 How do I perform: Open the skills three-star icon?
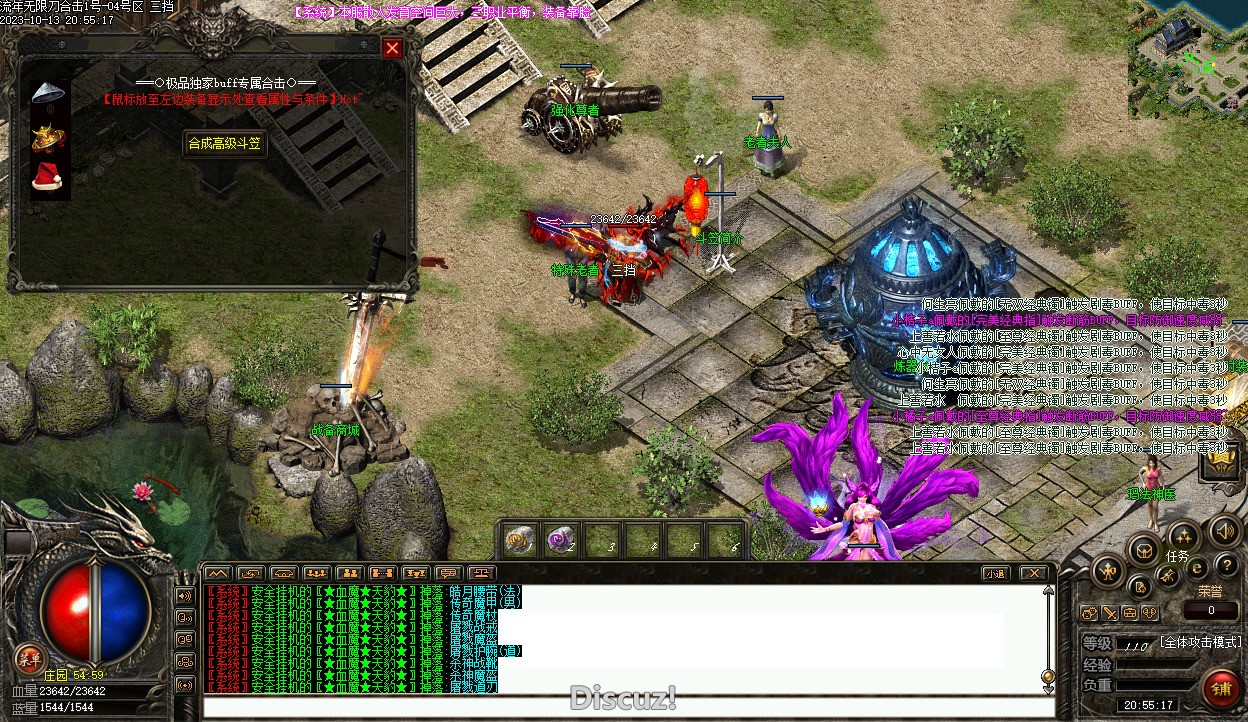tap(1183, 536)
